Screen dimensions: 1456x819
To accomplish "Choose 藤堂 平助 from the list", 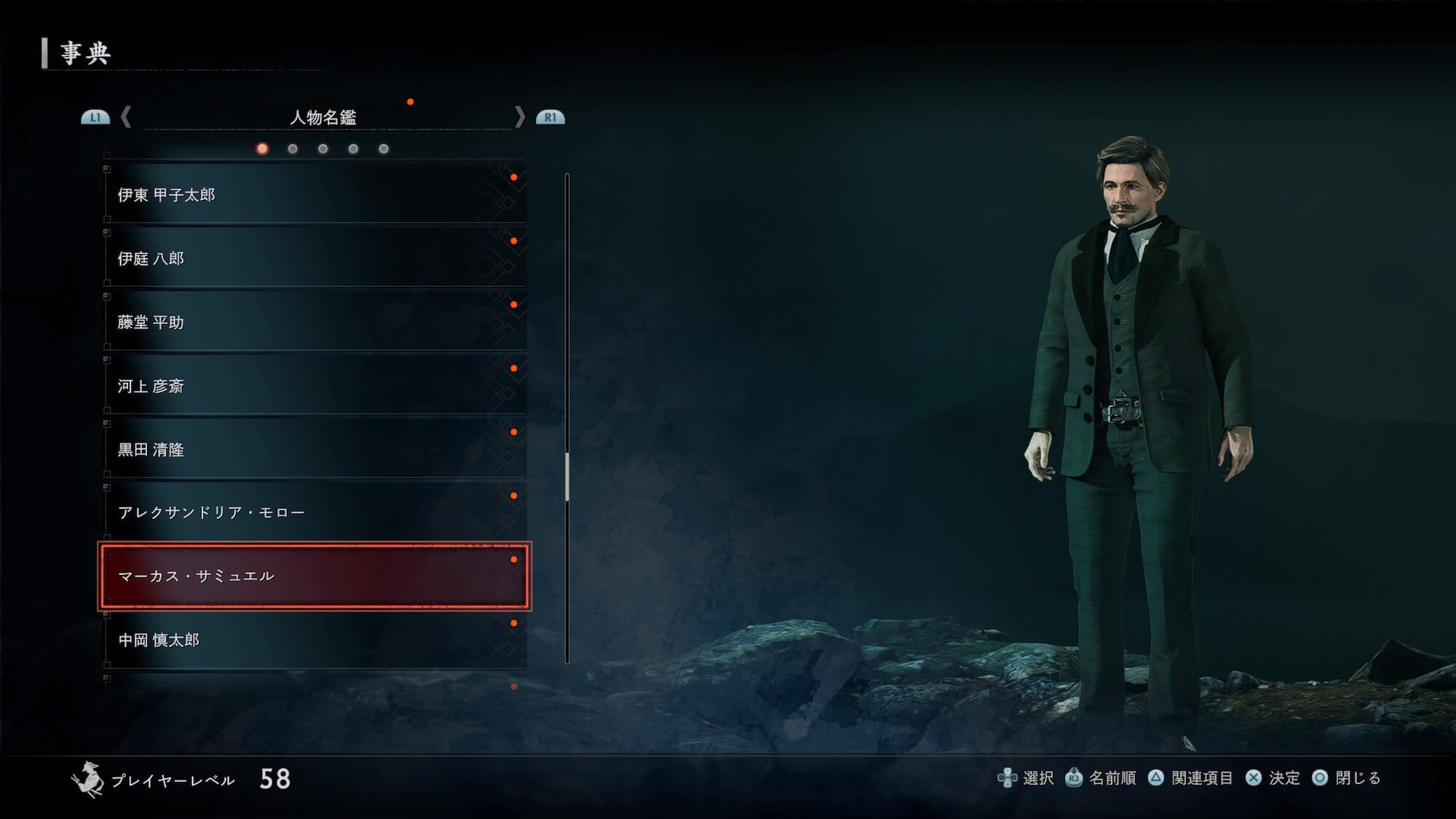I will coord(314,322).
